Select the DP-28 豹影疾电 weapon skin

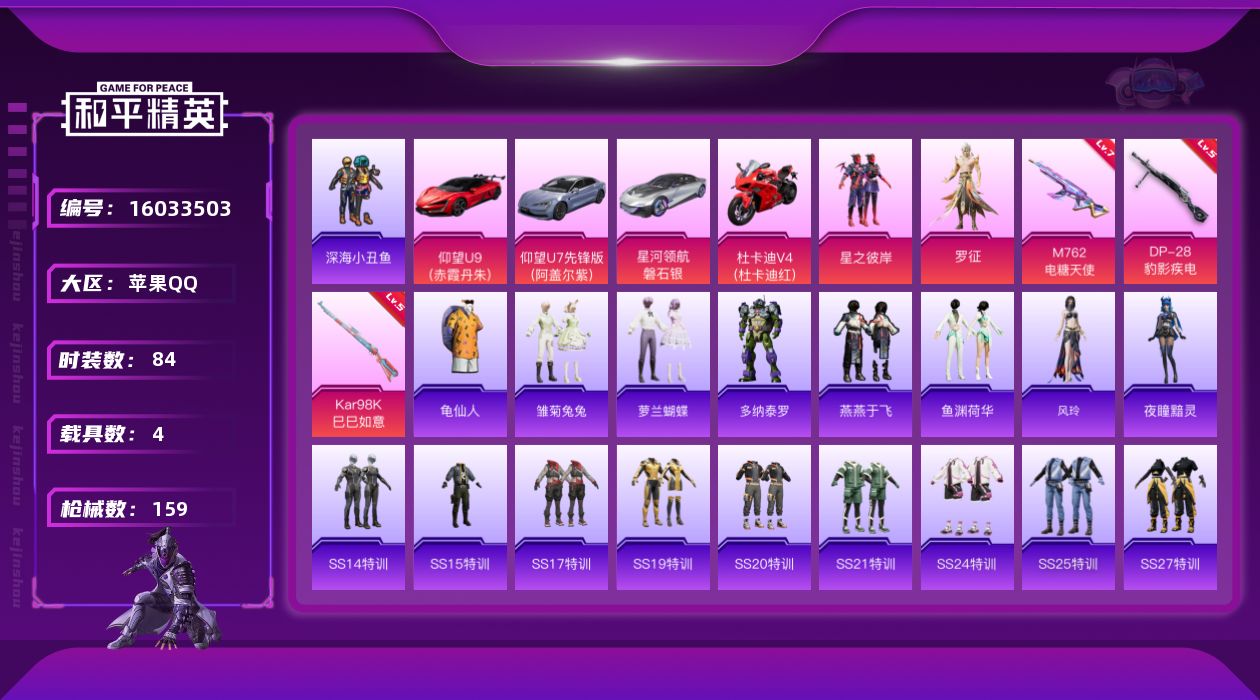pyautogui.click(x=1170, y=211)
